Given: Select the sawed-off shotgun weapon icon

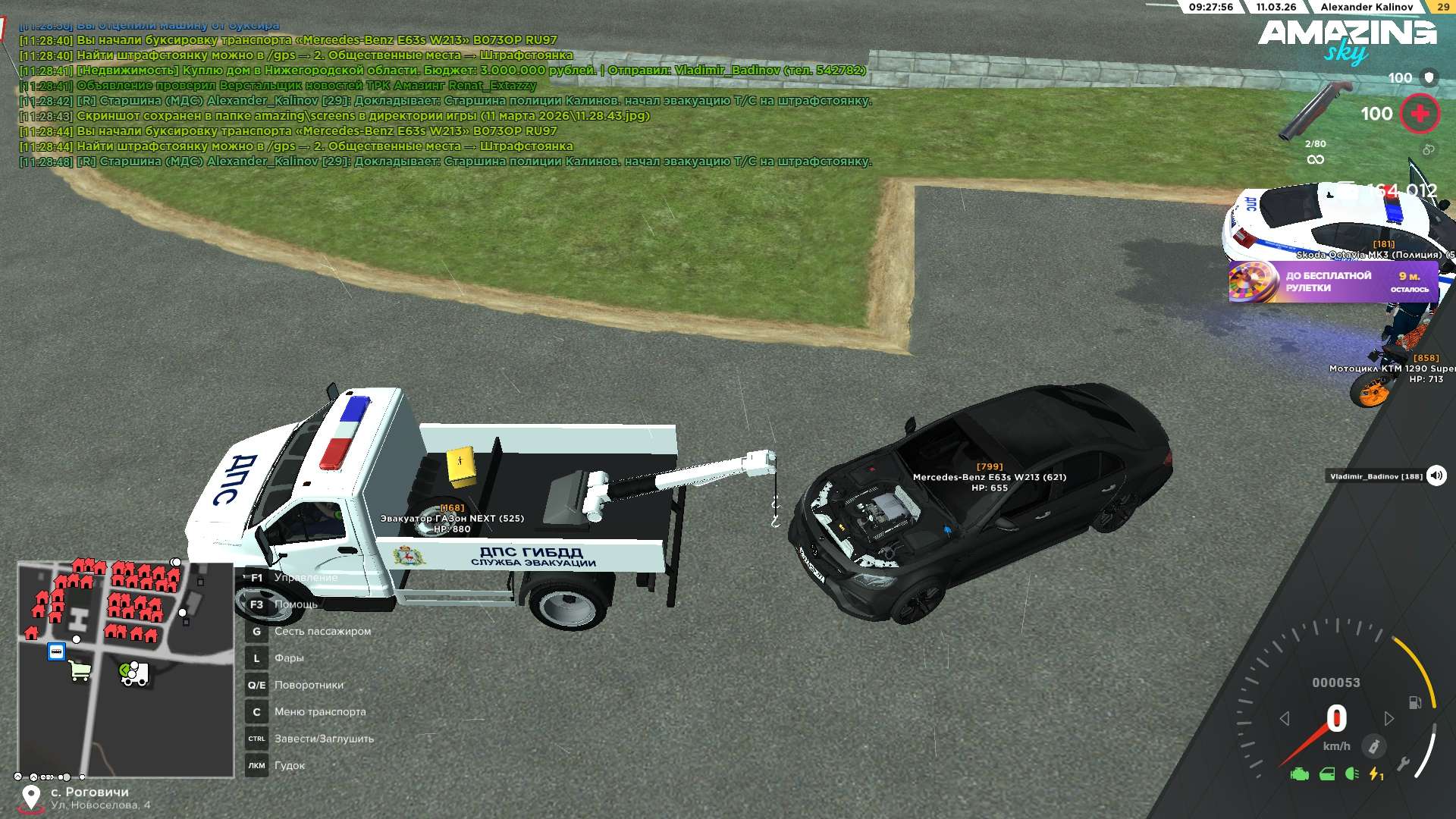Looking at the screenshot, I should tap(1315, 111).
